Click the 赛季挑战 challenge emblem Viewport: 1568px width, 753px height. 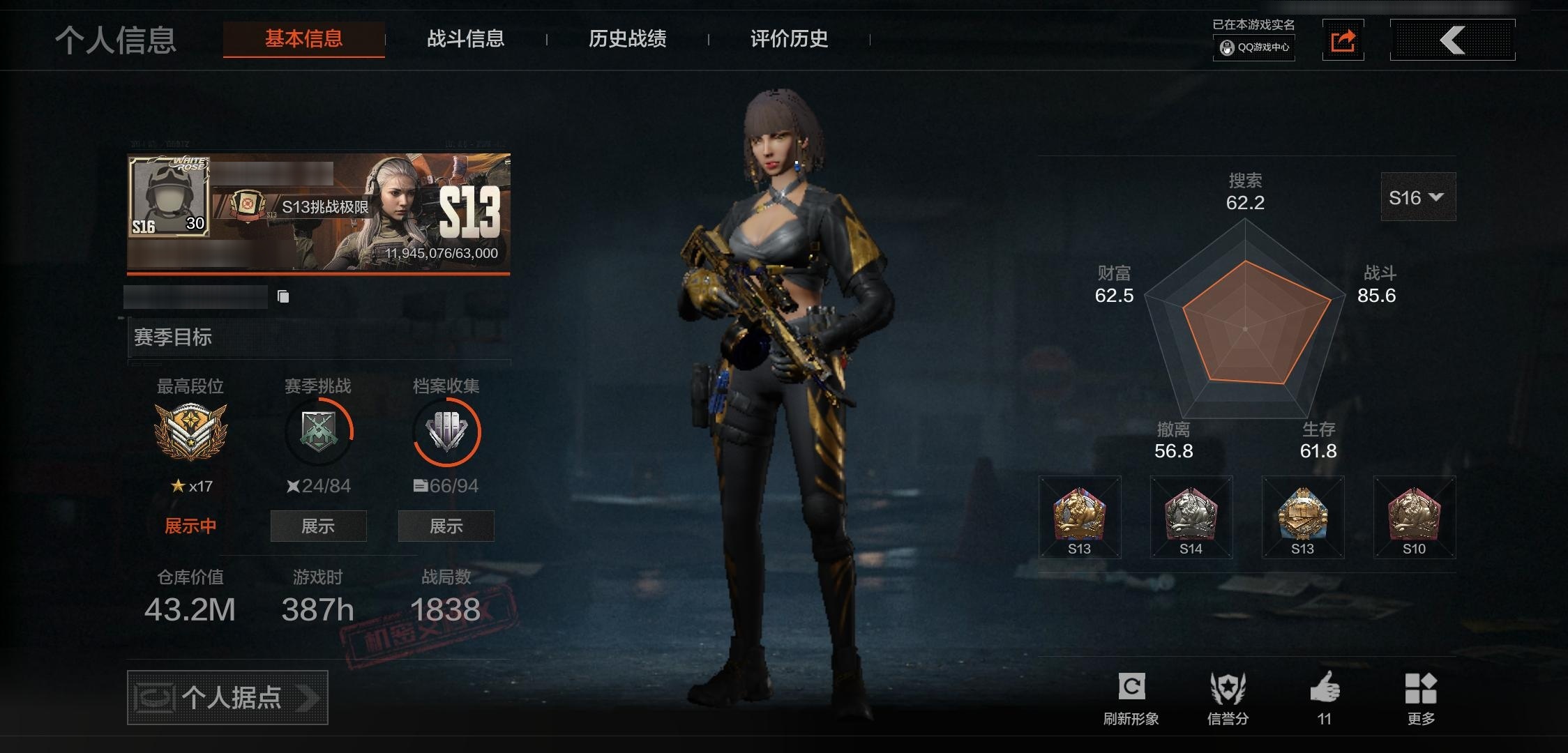318,431
